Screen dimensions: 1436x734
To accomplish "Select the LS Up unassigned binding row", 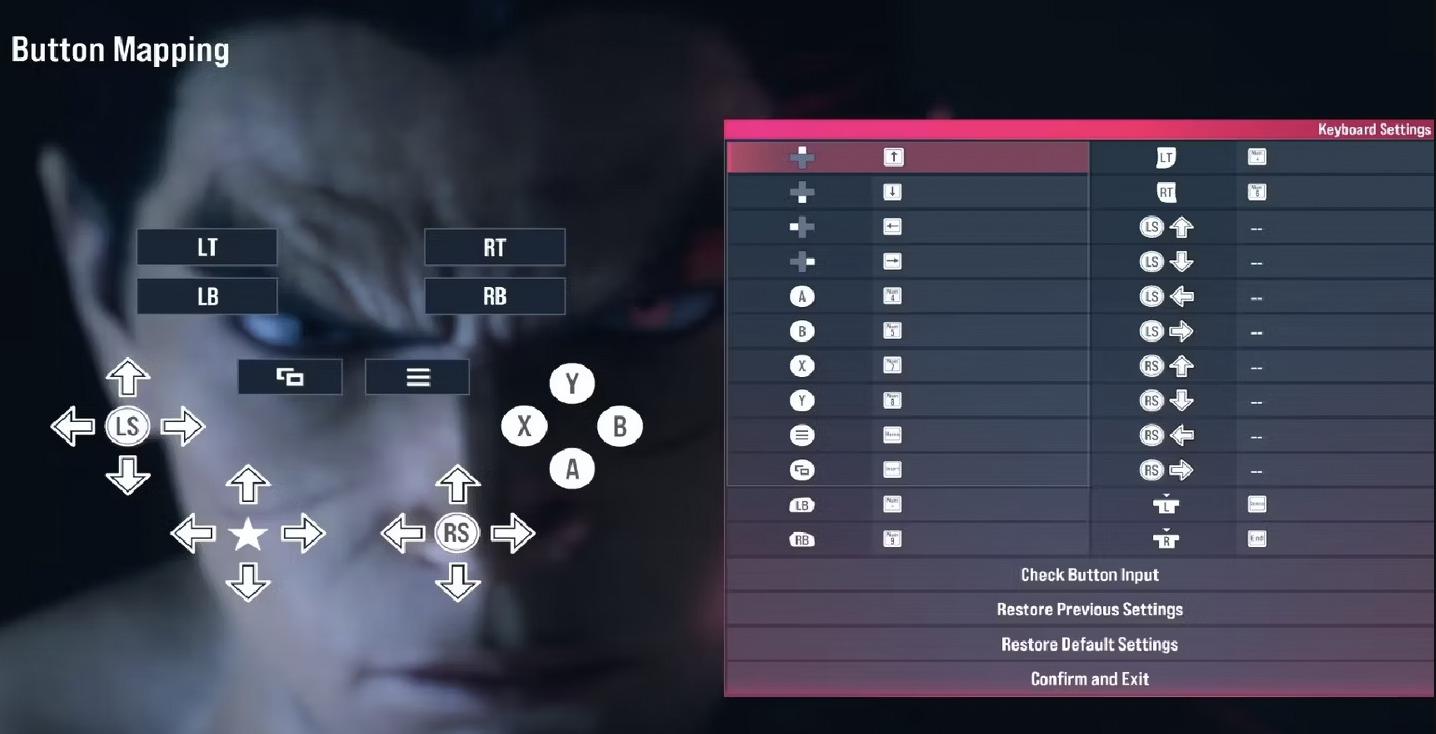I will [x=1262, y=226].
